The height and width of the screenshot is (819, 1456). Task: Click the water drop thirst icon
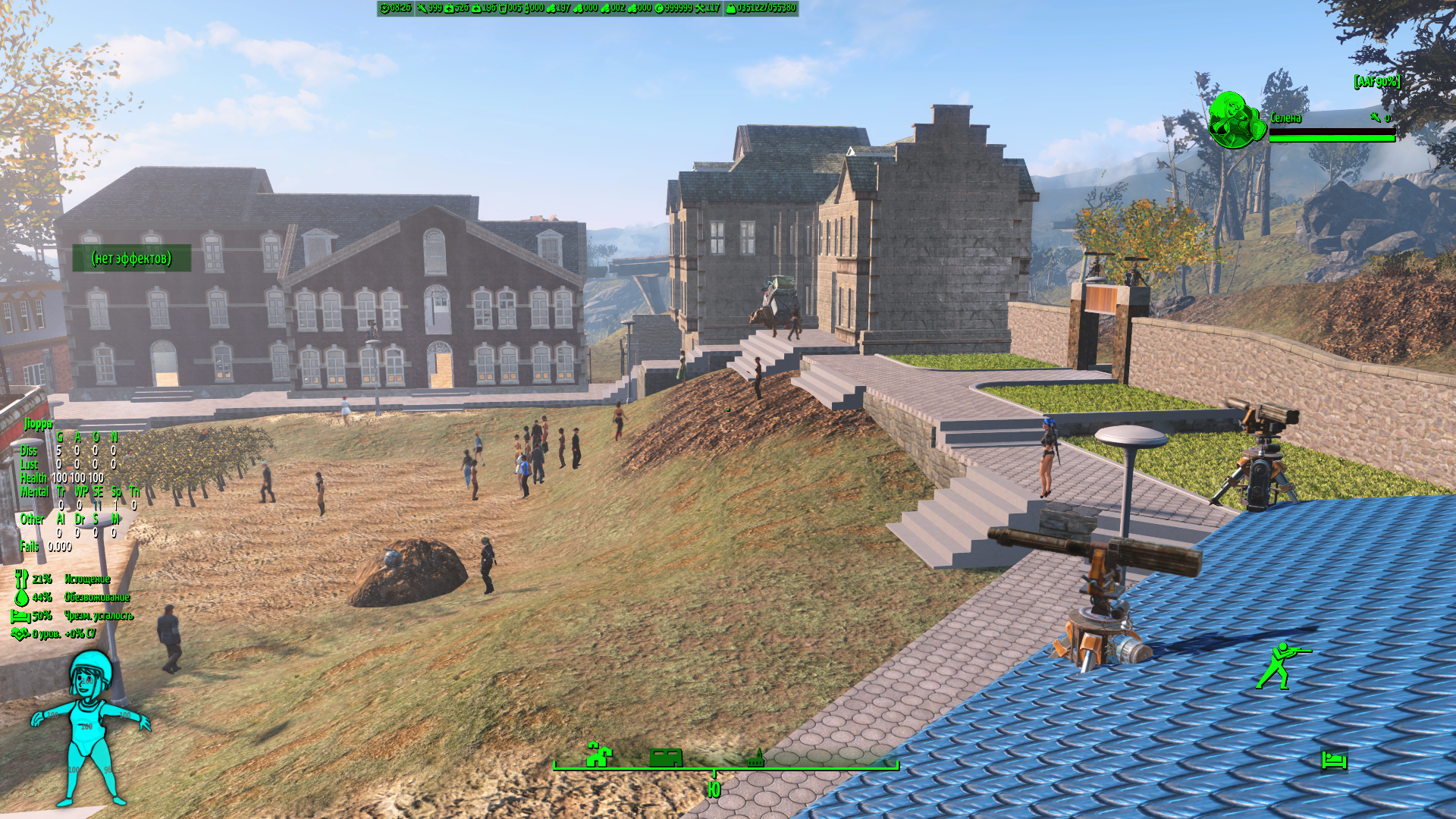pos(21,598)
